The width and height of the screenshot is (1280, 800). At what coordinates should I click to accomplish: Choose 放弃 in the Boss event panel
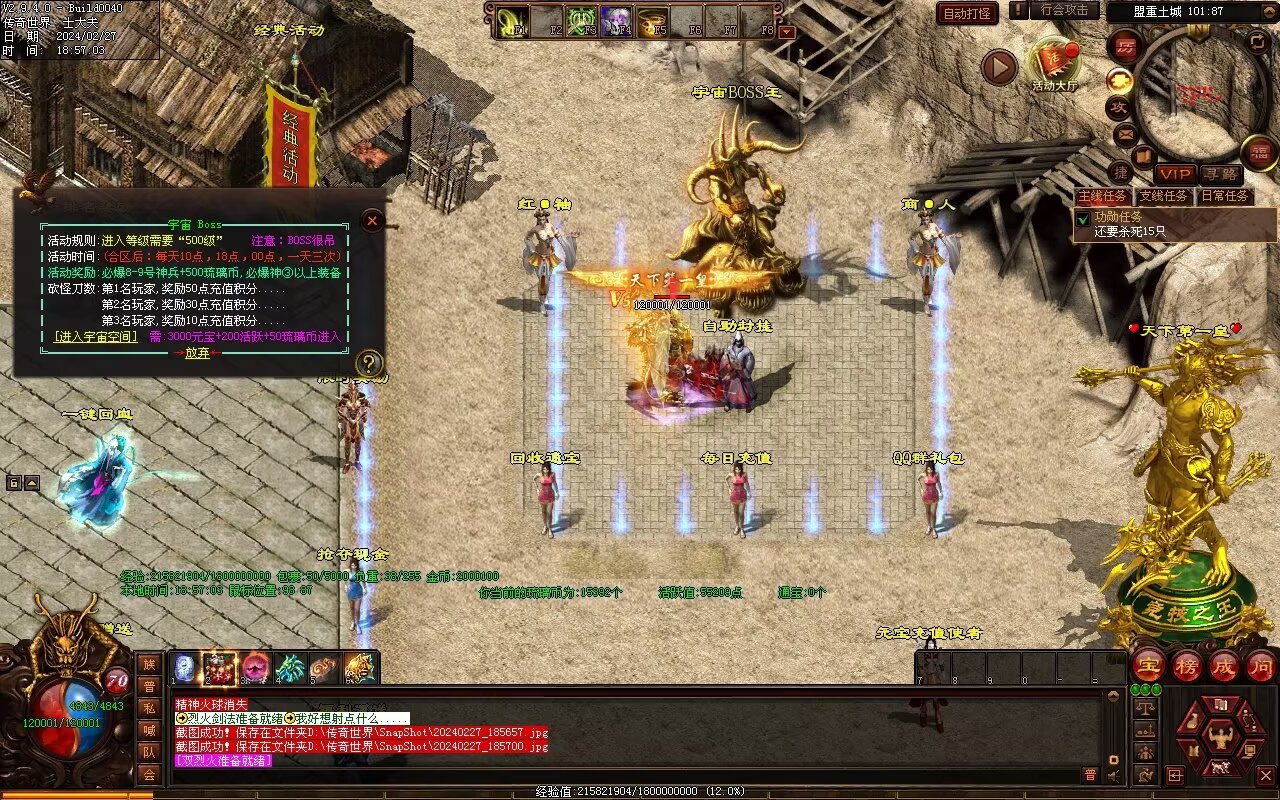(x=196, y=352)
